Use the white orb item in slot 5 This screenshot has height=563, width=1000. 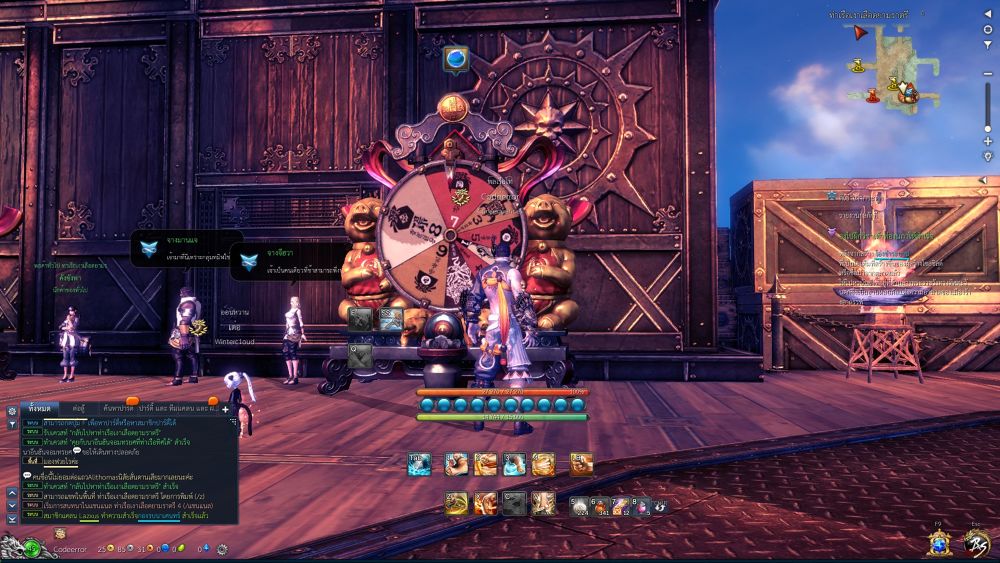pyautogui.click(x=579, y=504)
